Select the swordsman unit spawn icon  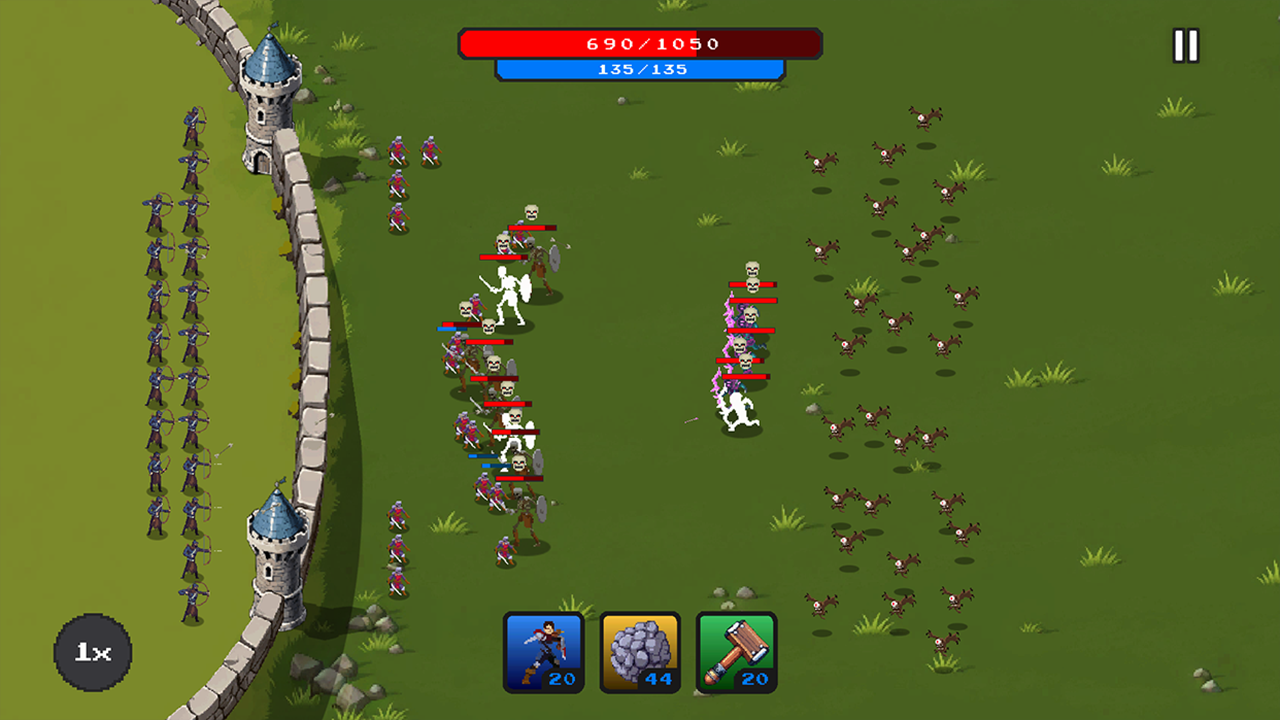click(546, 651)
